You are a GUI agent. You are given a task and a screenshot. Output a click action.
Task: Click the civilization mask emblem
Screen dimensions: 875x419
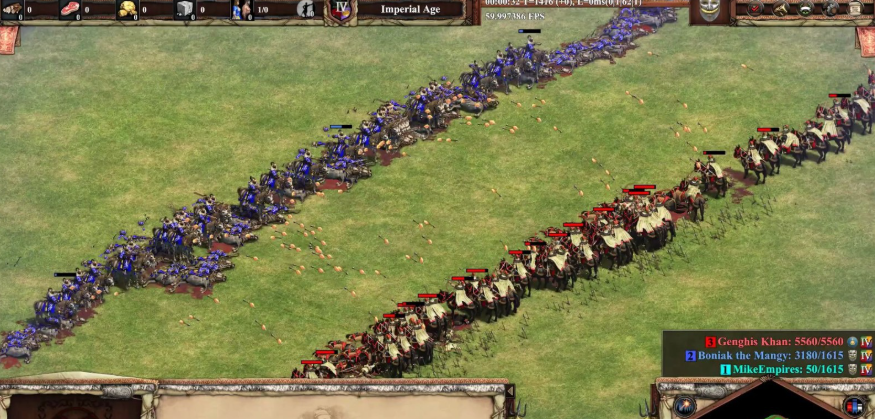tap(709, 10)
